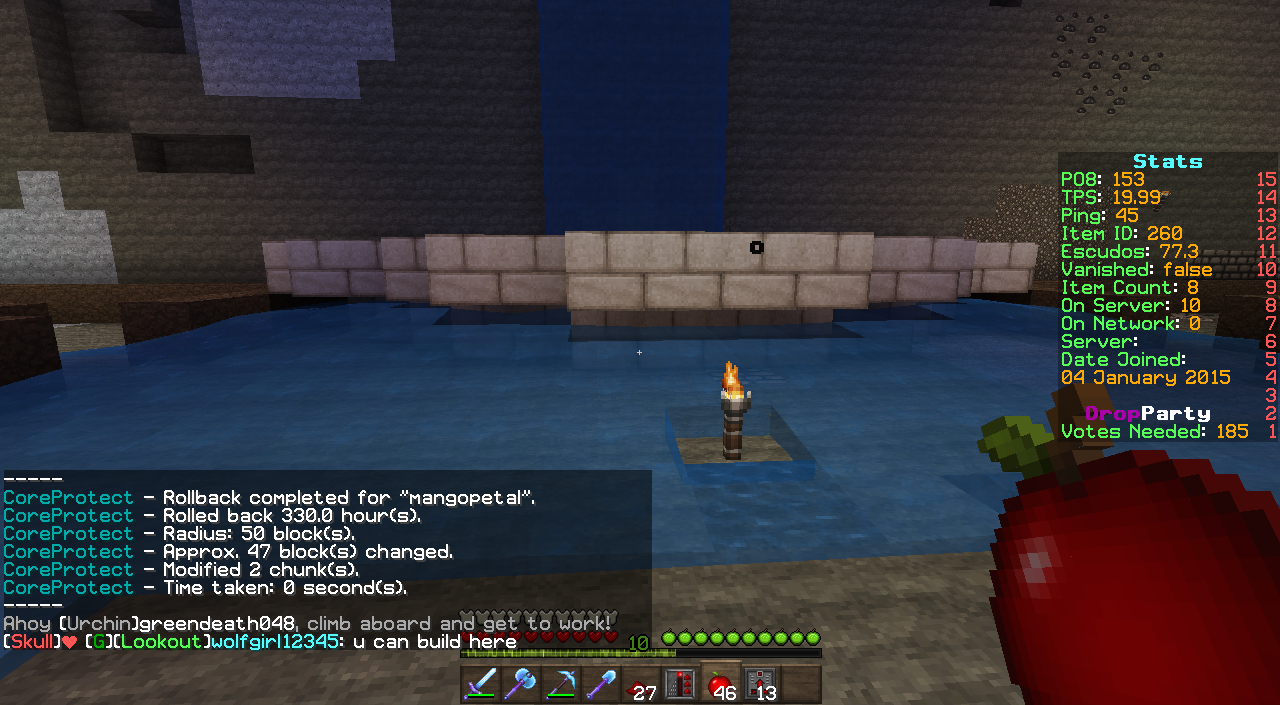Select the diamond sword hotbar slot
Screen dimensions: 1280x705
[481, 684]
